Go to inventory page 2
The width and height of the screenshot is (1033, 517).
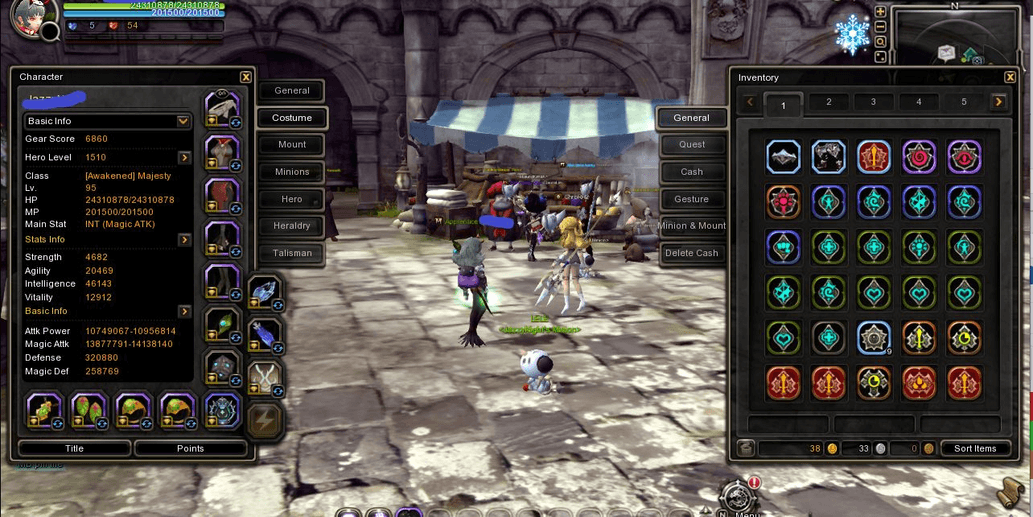828,102
